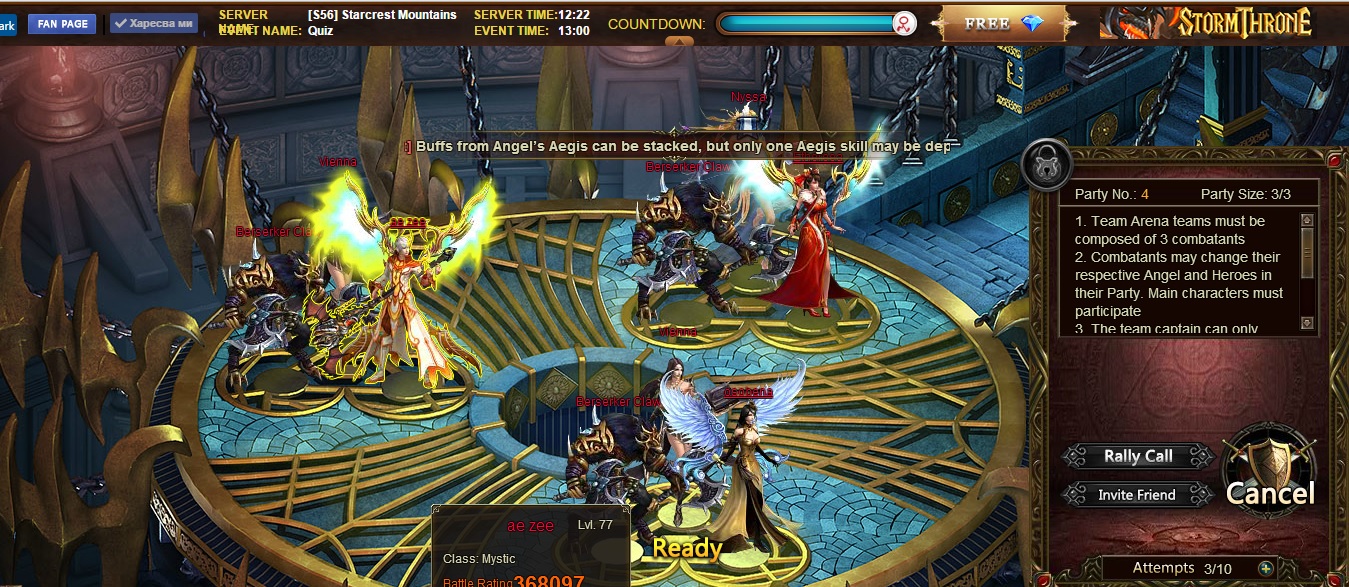Invite a friend to the party
1349x587 pixels.
point(1136,495)
